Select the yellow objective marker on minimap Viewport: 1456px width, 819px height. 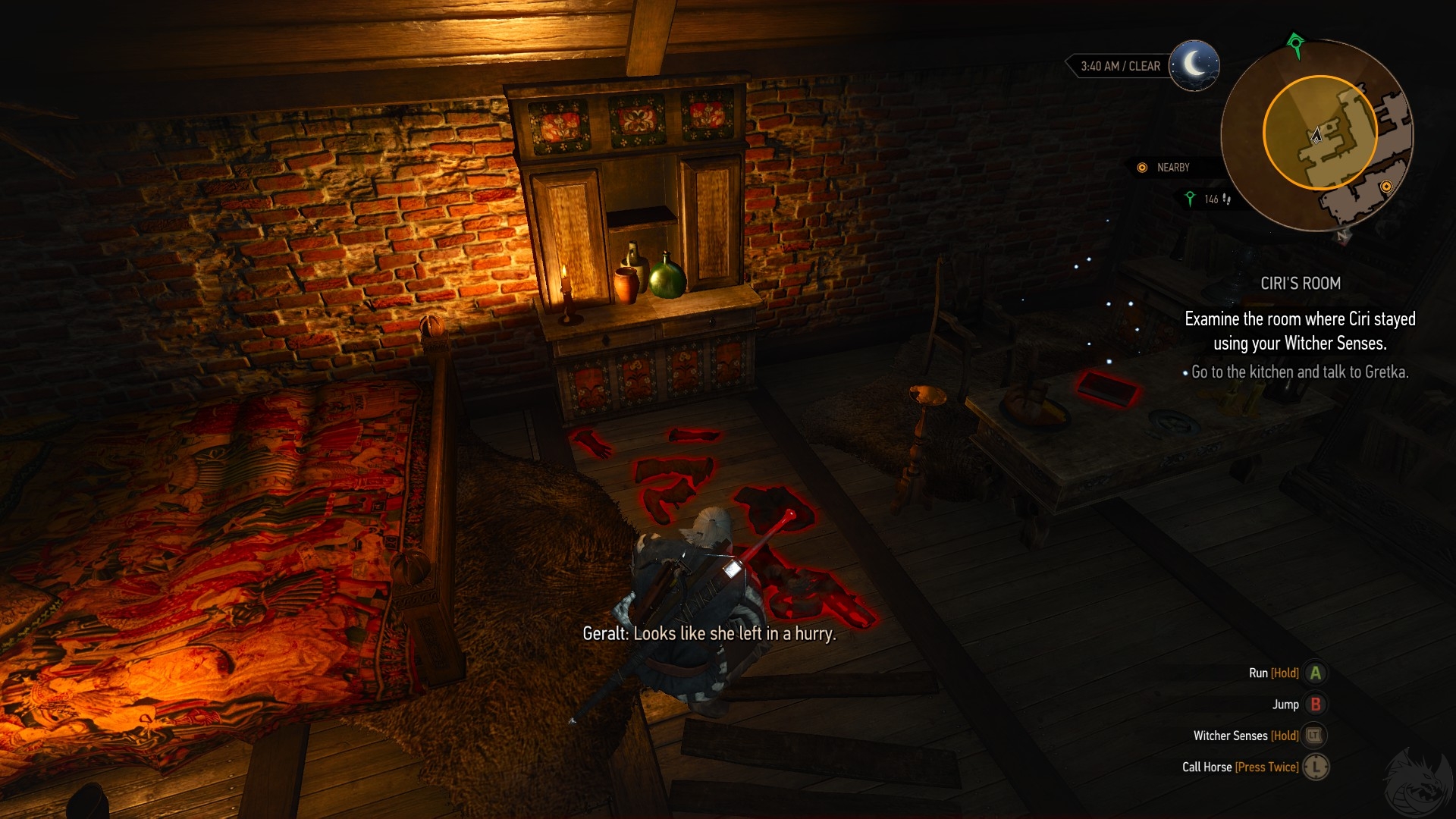pyautogui.click(x=1386, y=187)
